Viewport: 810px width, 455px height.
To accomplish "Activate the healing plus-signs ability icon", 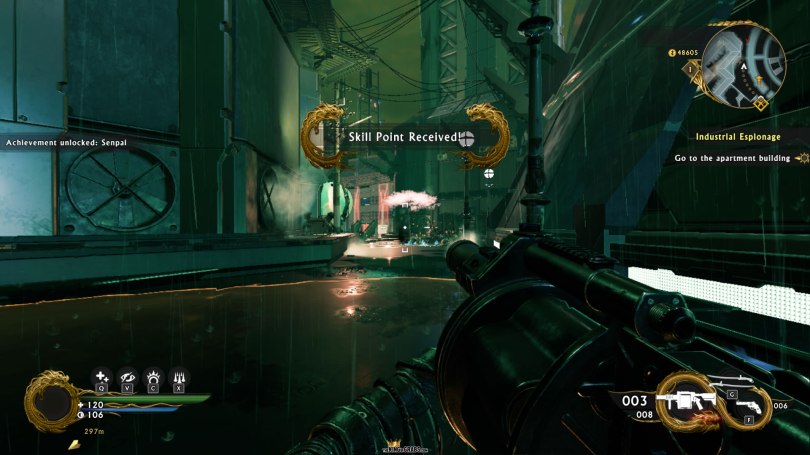I will (101, 377).
